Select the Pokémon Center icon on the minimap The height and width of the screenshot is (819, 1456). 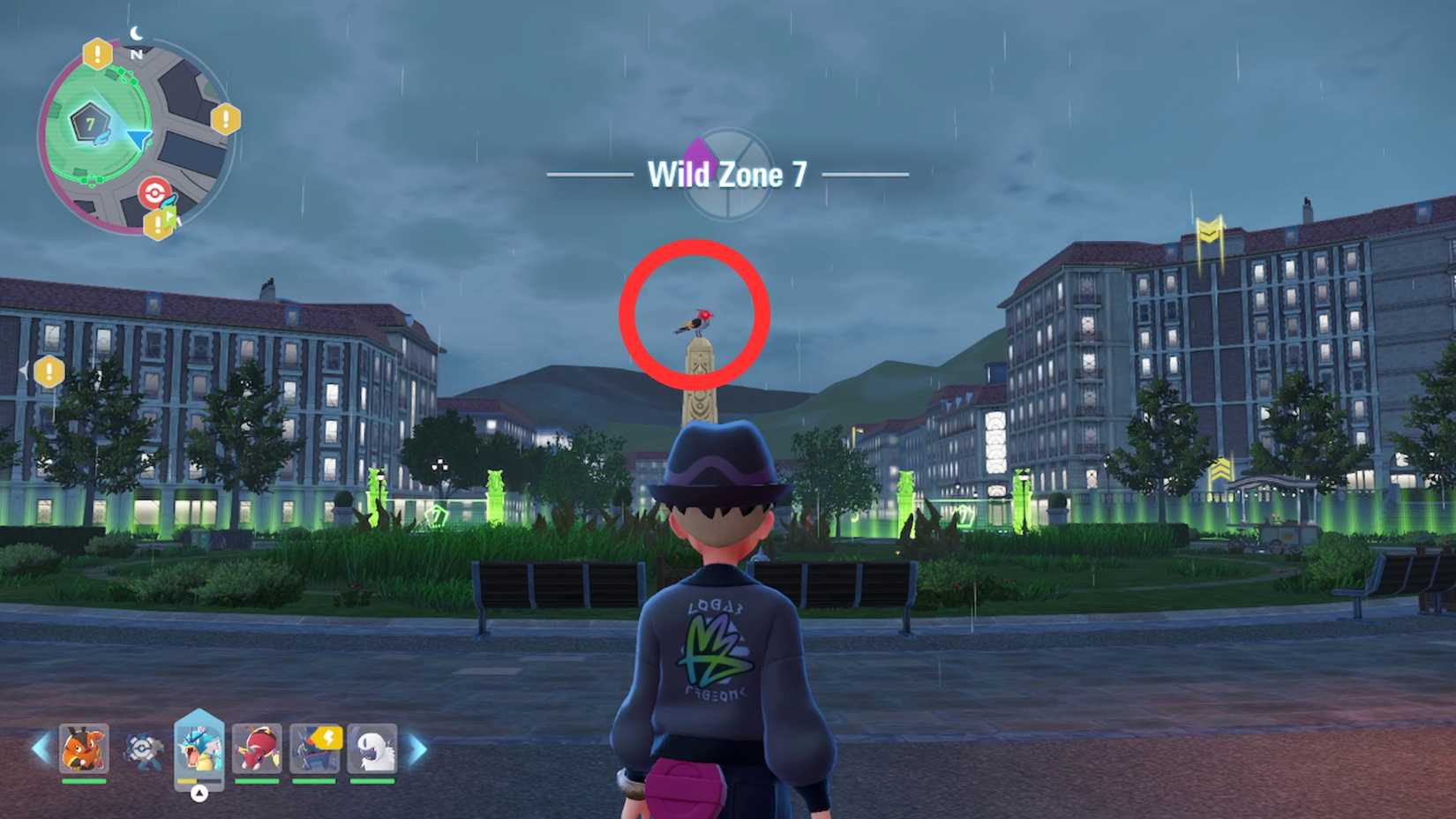[154, 192]
